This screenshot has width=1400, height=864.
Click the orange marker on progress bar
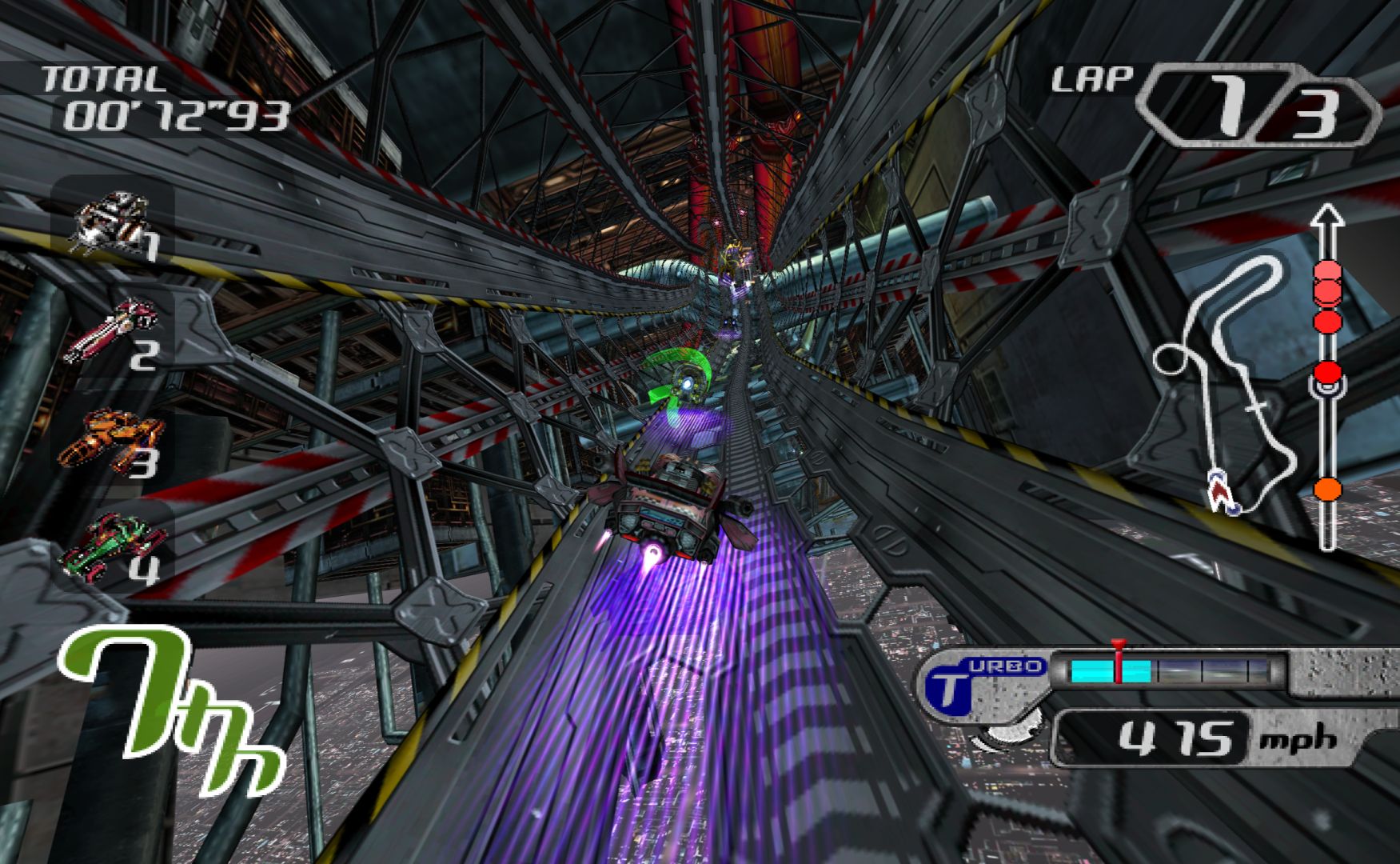click(x=1327, y=488)
